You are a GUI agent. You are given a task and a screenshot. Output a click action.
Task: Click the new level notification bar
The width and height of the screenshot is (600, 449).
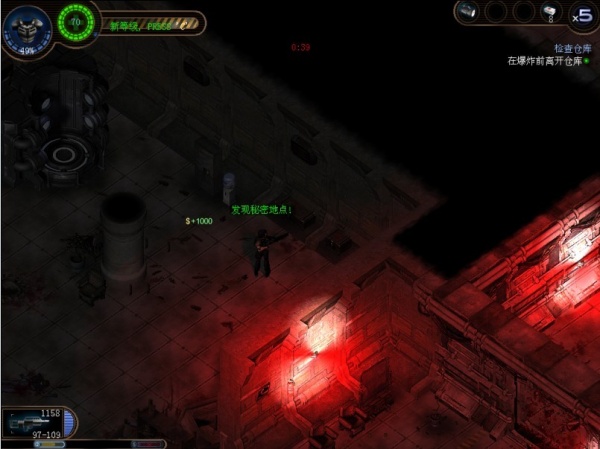click(150, 23)
